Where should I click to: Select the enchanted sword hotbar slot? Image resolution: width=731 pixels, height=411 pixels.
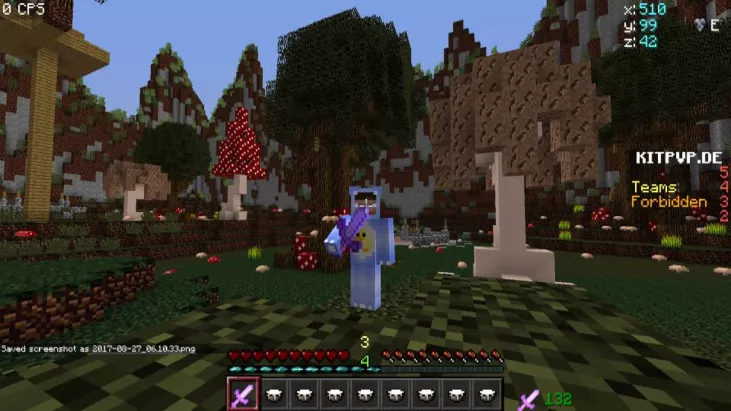pos(244,394)
